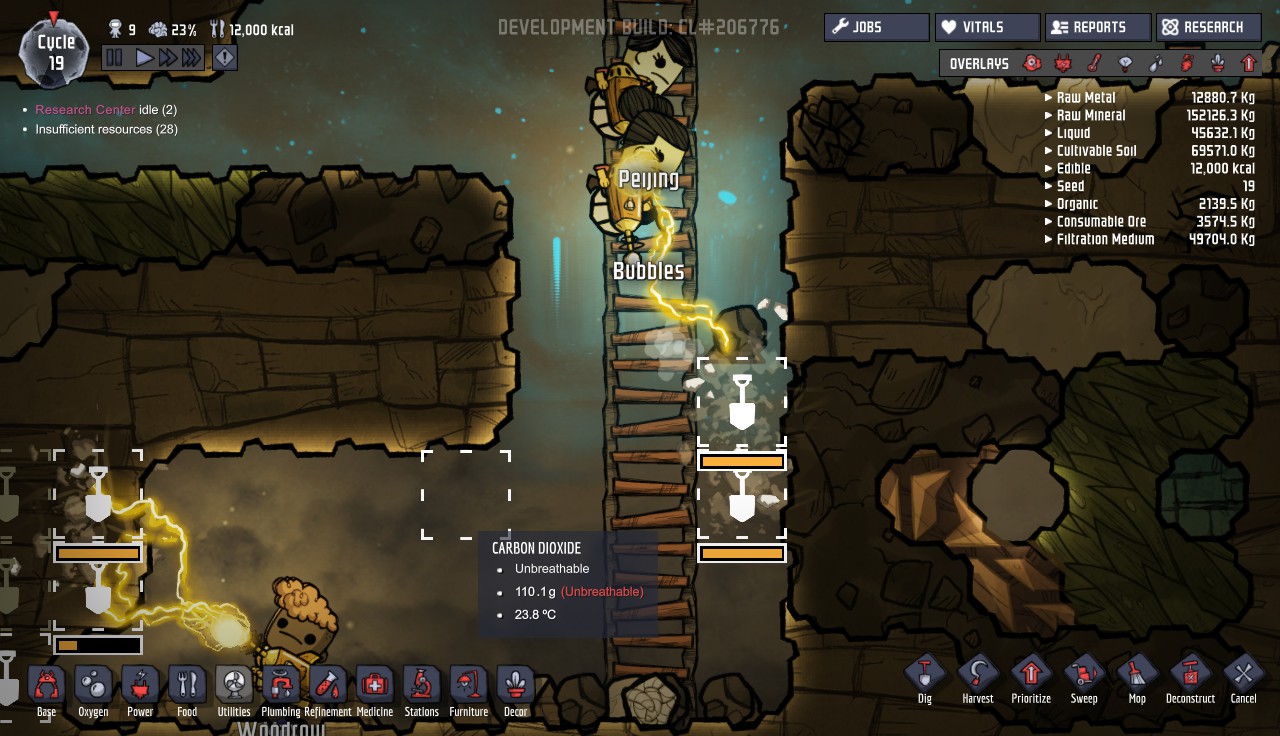1280x736 pixels.
Task: Choose the Deconstruct tool
Action: [1190, 677]
